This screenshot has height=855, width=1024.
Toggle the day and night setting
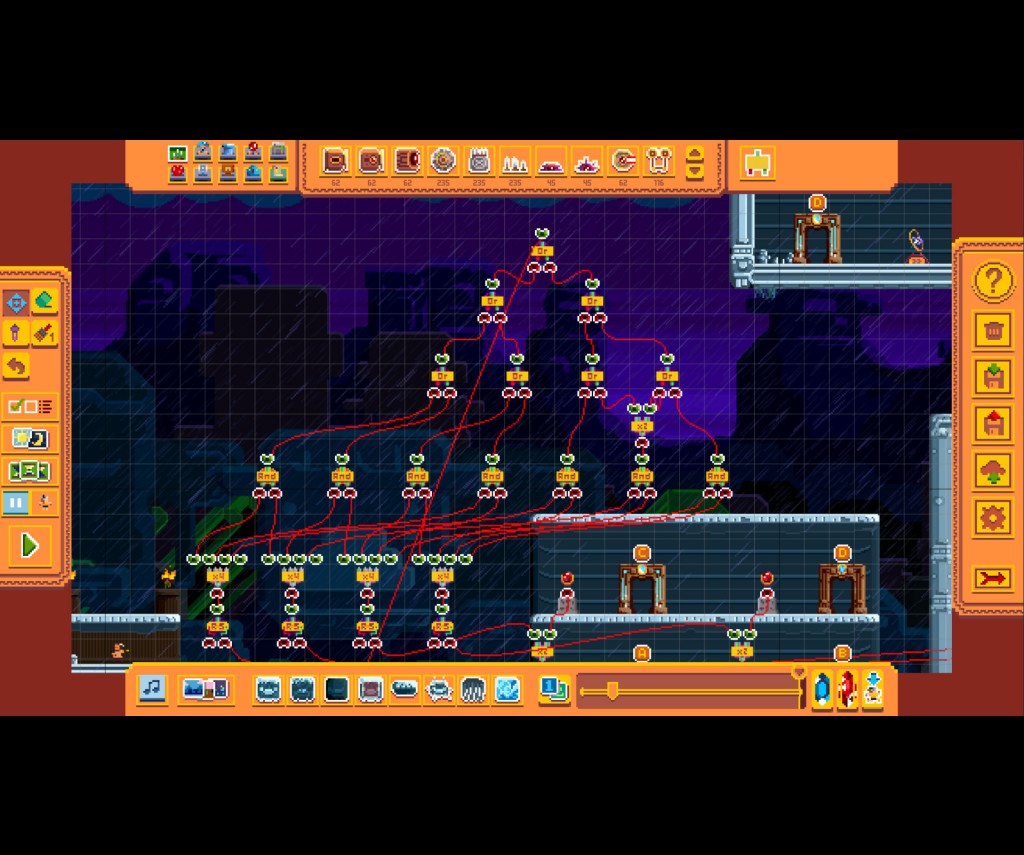(30, 438)
